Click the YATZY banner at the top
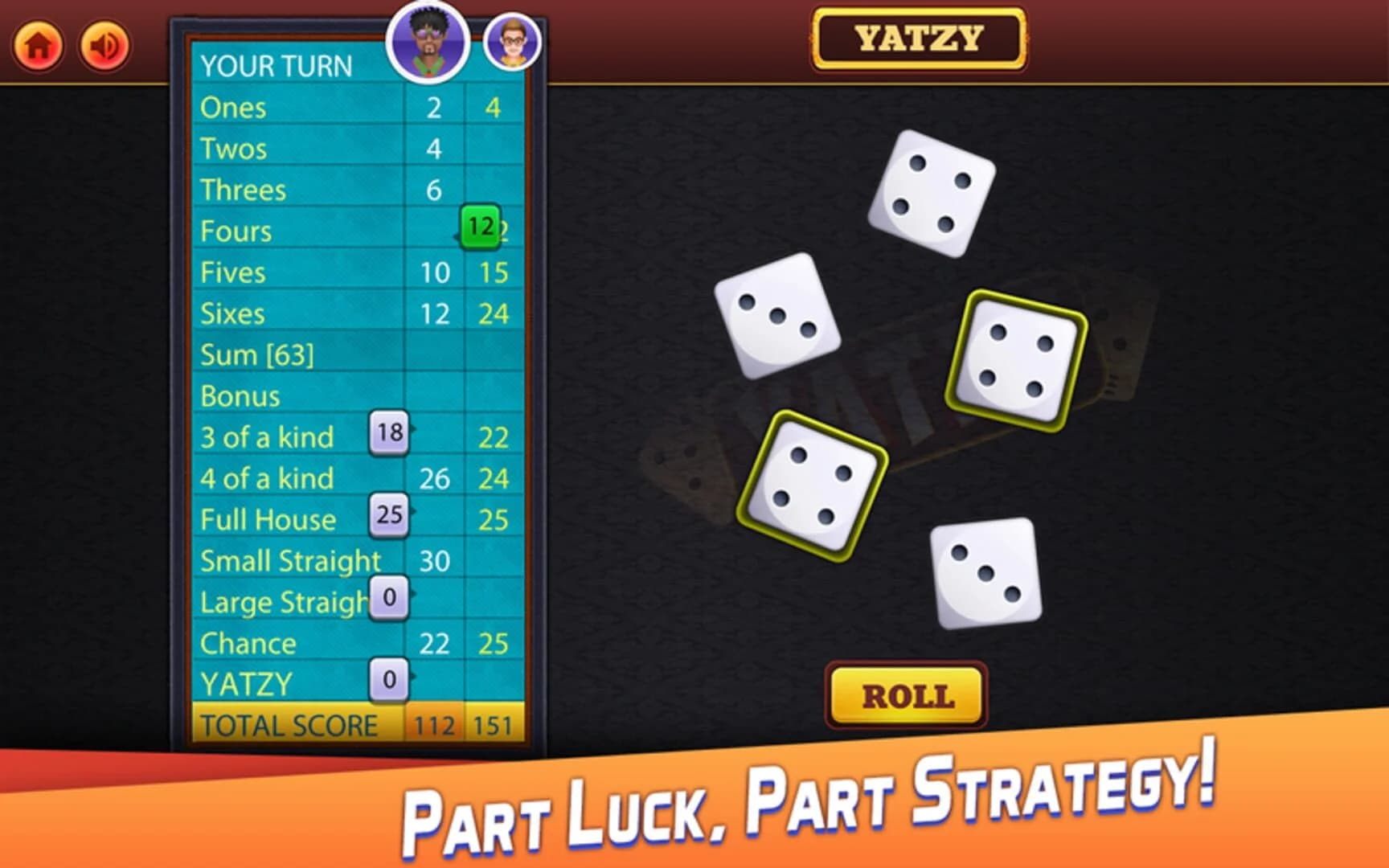Image resolution: width=1389 pixels, height=868 pixels. (x=919, y=38)
